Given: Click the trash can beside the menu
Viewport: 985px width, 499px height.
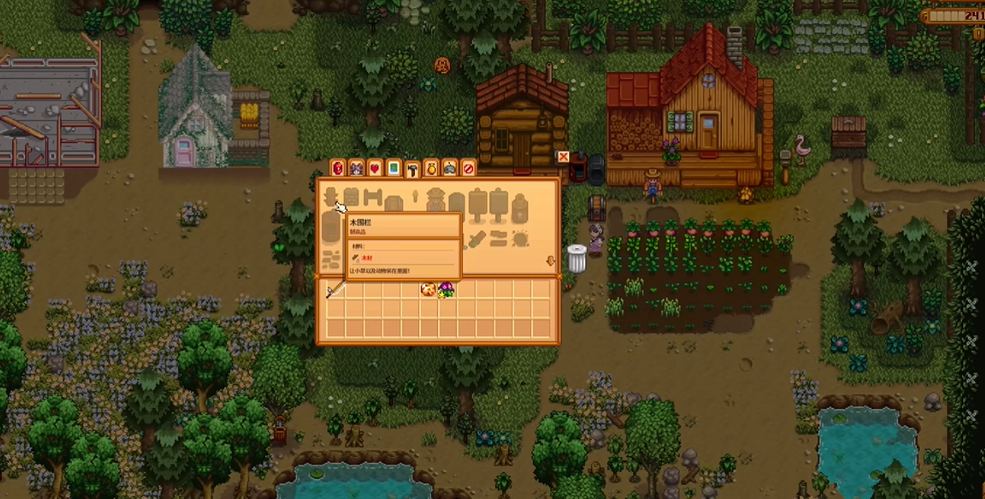Looking at the screenshot, I should click(x=577, y=258).
